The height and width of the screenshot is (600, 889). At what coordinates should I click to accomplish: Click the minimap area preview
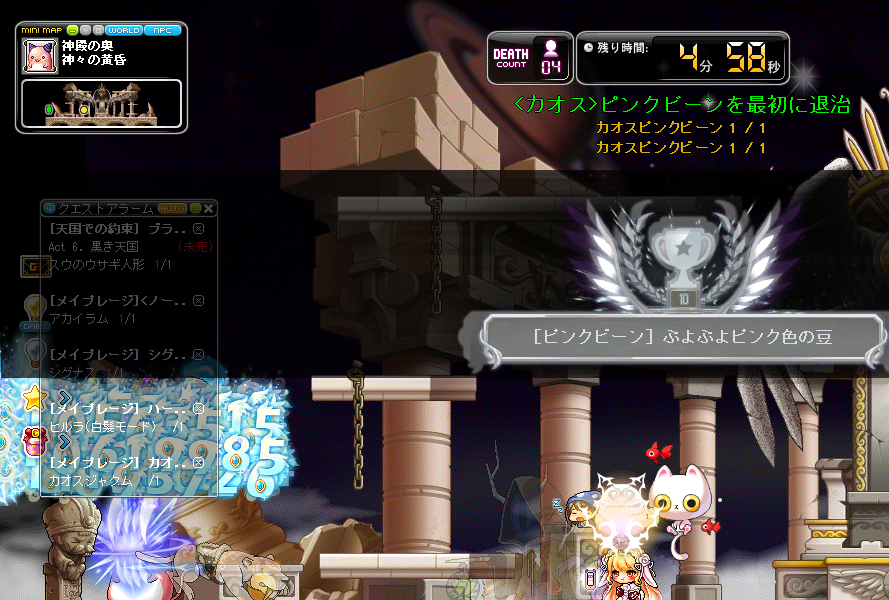102,104
